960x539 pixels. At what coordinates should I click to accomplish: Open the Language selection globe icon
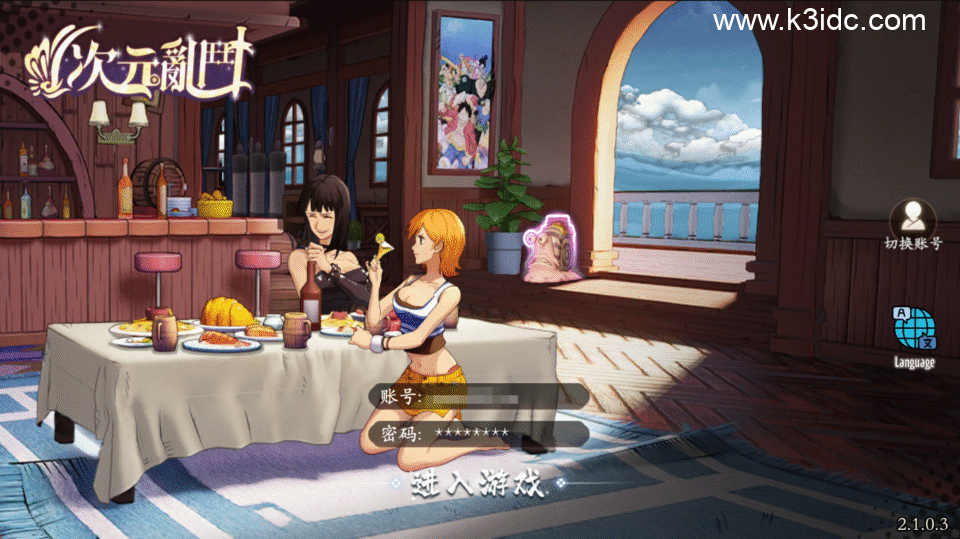[914, 332]
